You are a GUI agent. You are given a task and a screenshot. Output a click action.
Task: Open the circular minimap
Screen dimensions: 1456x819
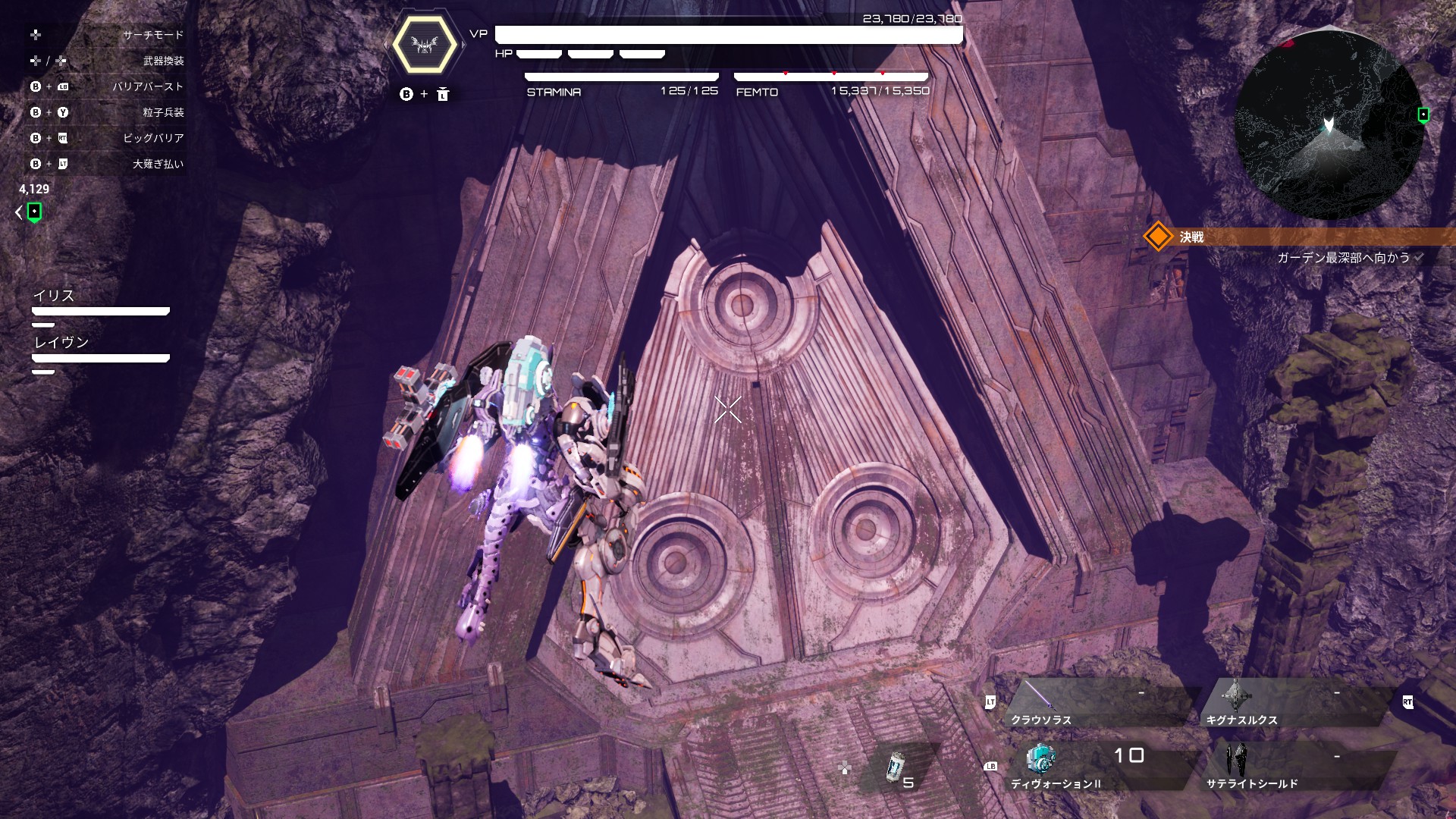coord(1329,125)
